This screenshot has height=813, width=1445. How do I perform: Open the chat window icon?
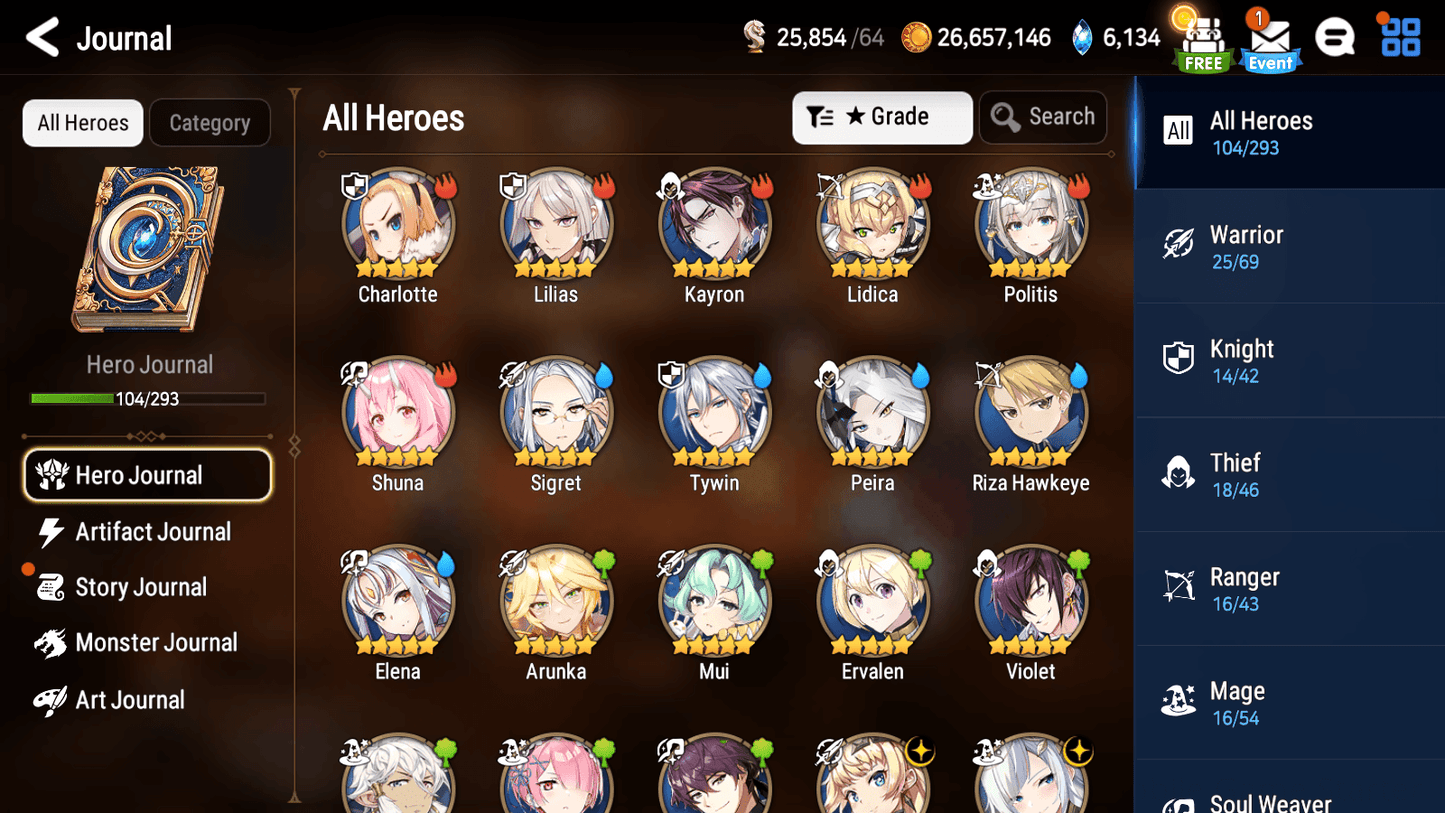(x=1336, y=36)
